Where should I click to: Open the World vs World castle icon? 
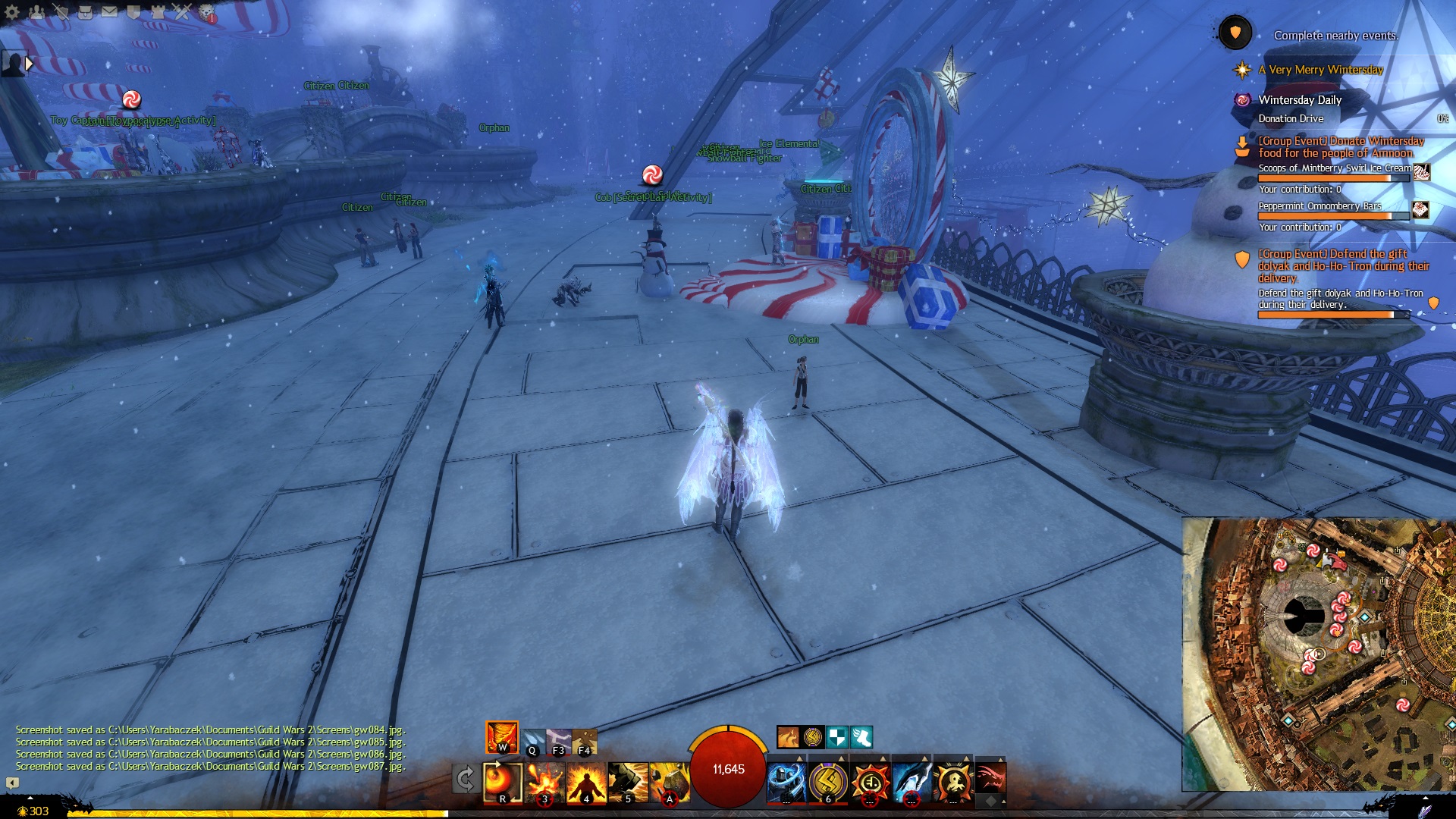point(158,11)
